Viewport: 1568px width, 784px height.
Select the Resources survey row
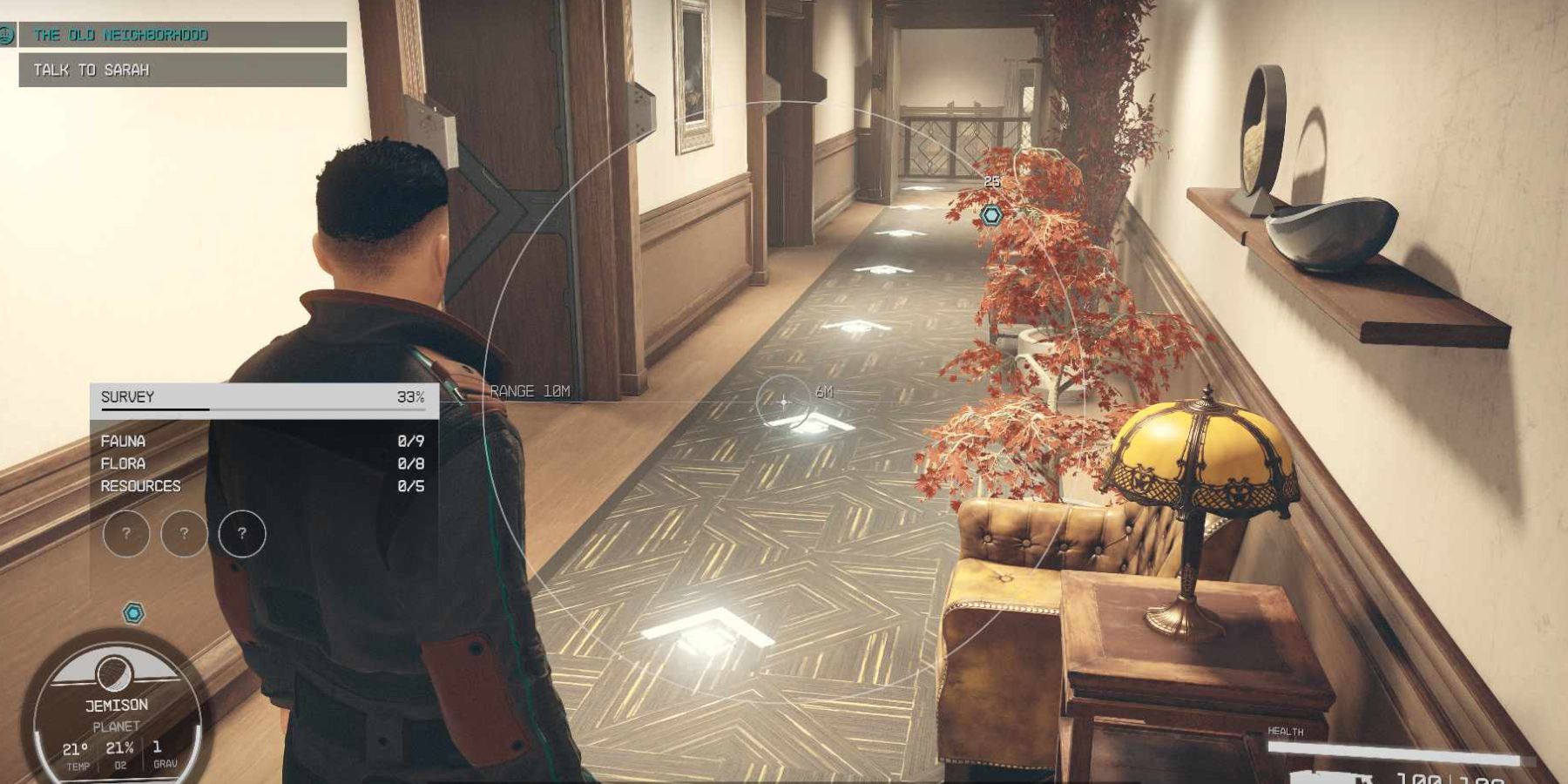(x=261, y=486)
